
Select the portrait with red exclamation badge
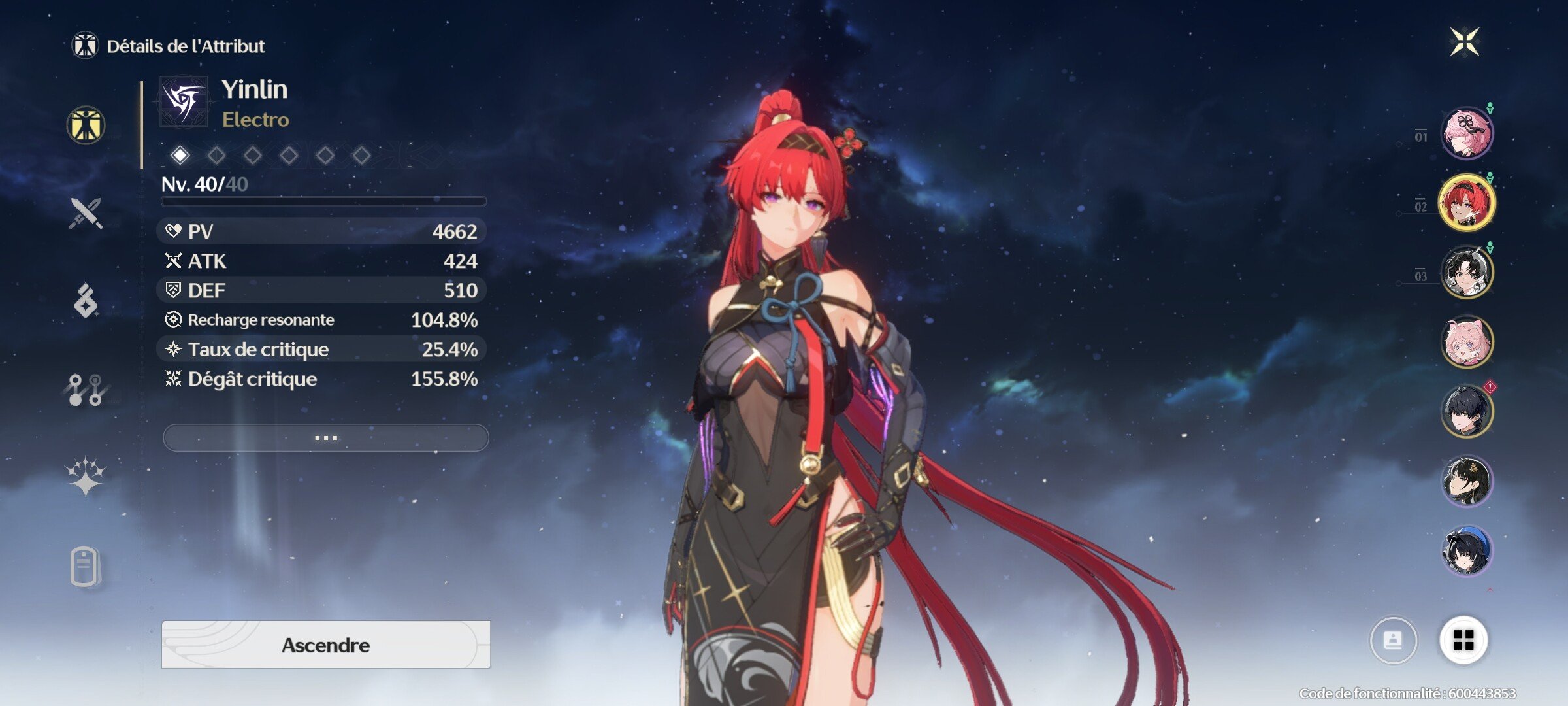pyautogui.click(x=1467, y=411)
